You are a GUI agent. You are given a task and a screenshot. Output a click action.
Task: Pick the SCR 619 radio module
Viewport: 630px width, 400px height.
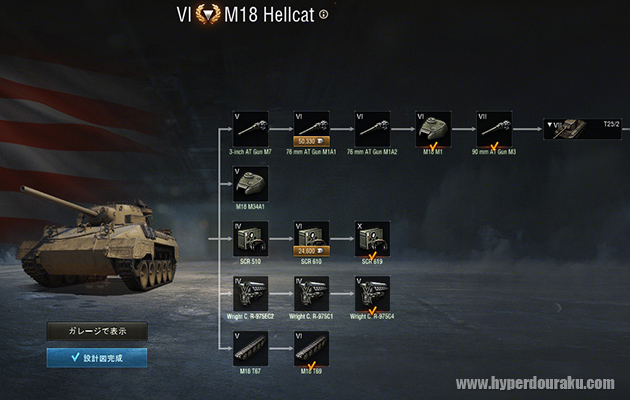click(372, 238)
